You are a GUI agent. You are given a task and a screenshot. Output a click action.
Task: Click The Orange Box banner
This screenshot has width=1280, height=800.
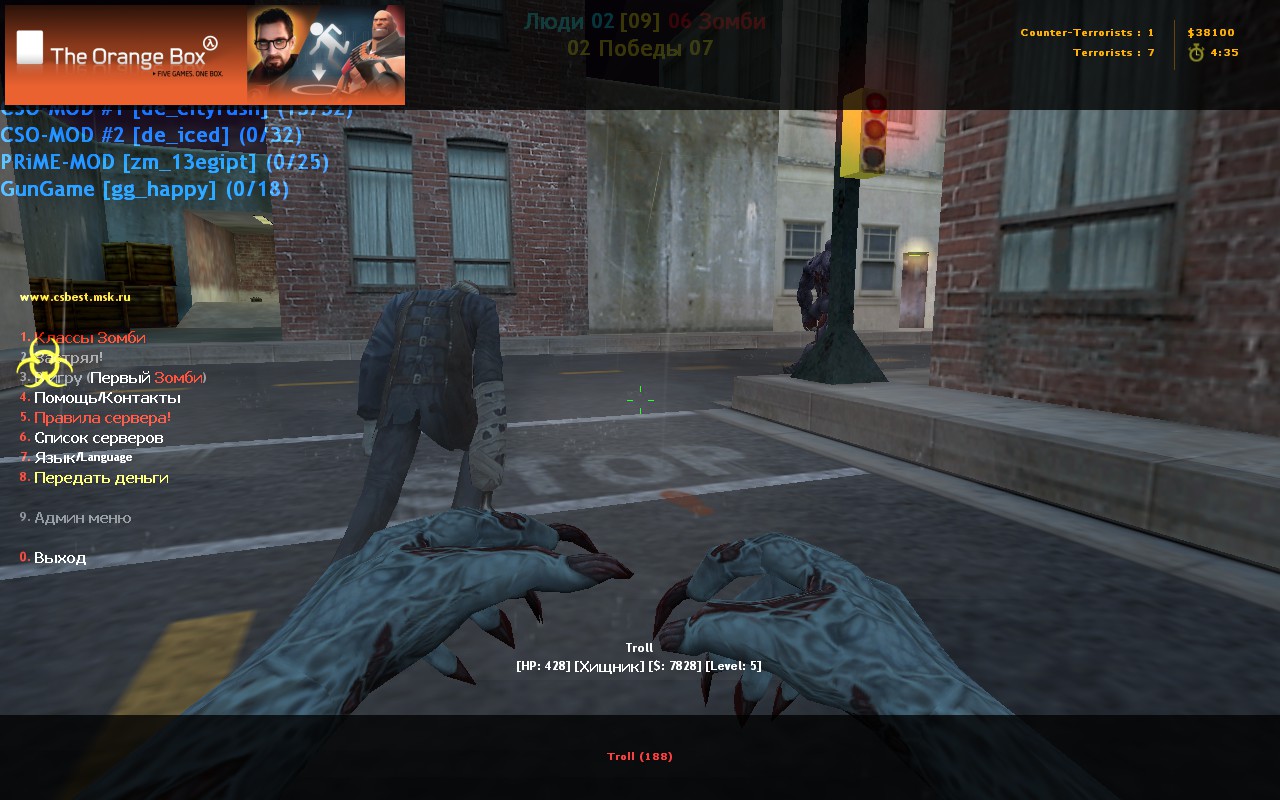(x=205, y=55)
